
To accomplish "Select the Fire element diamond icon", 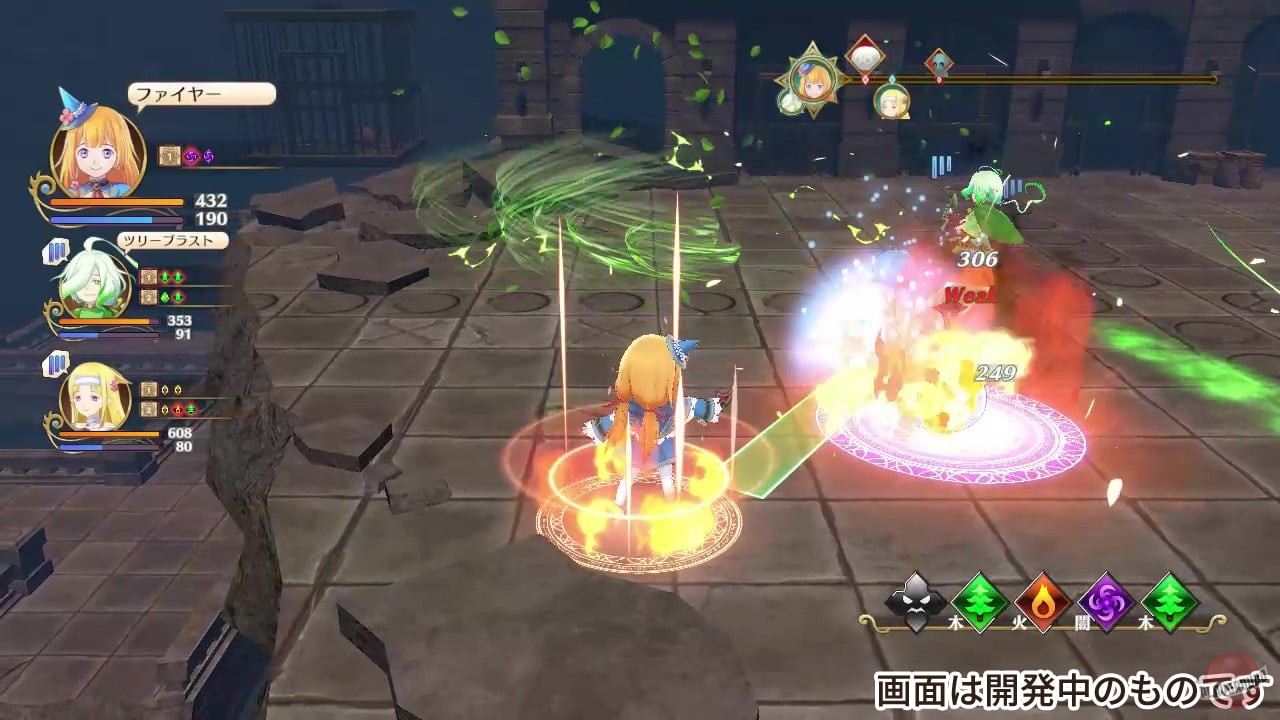I will point(1042,604).
